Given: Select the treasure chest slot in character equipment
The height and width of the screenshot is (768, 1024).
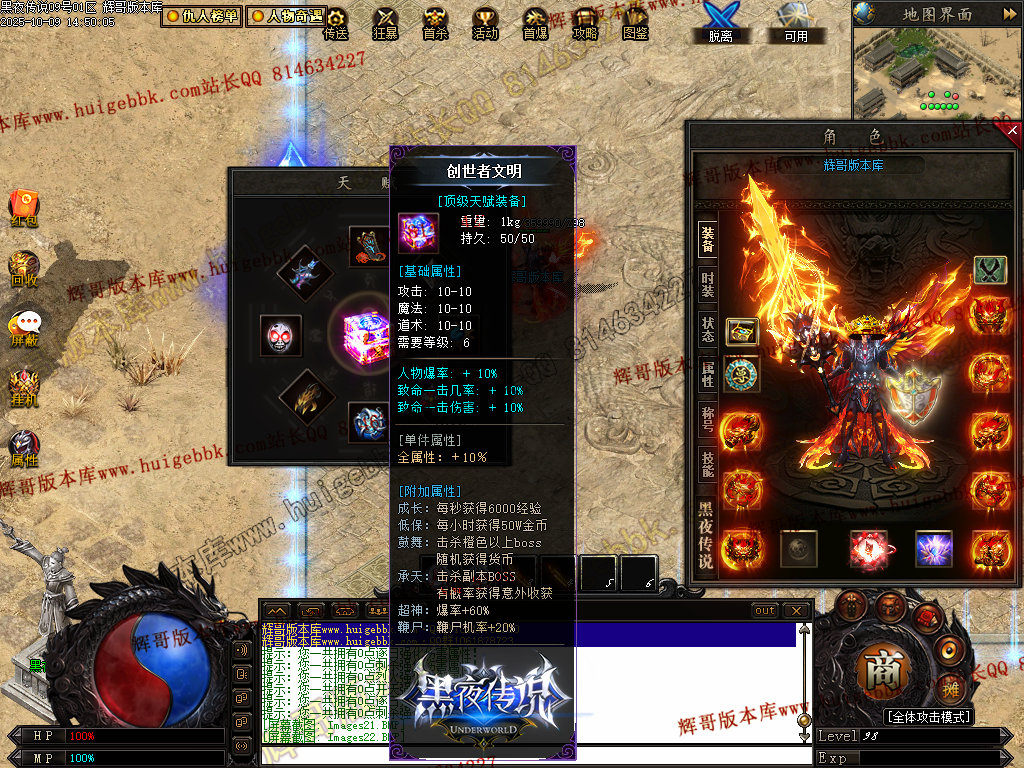Looking at the screenshot, I should pos(741,331).
